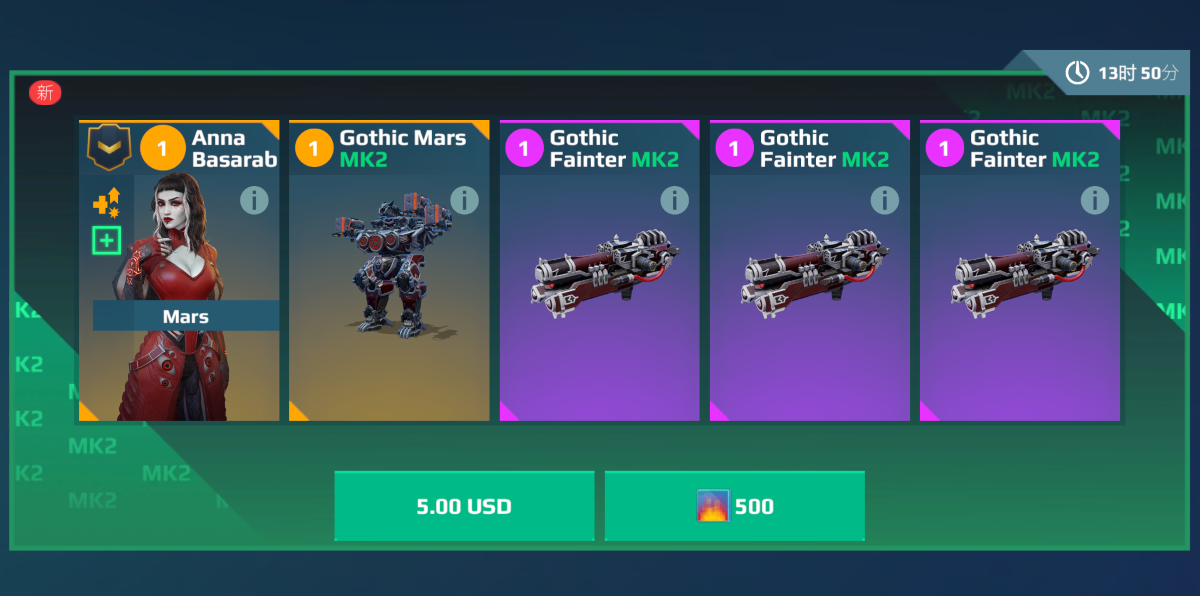Show info for Gothic Mars MK2 robot

pos(464,201)
